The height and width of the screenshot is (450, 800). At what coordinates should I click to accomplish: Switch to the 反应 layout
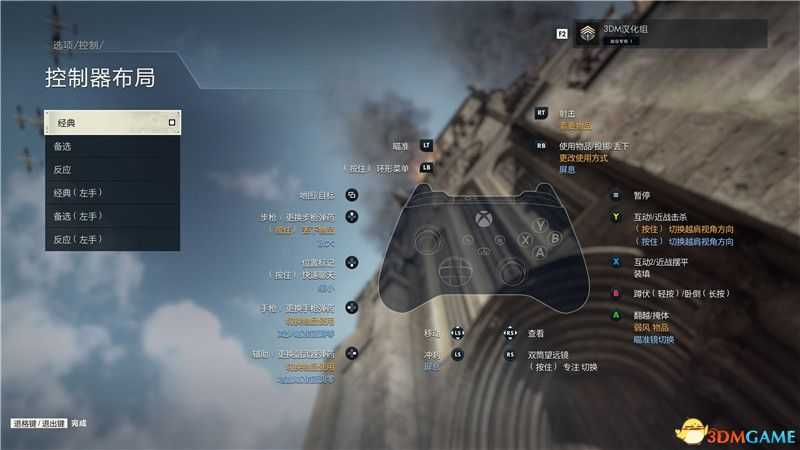click(x=112, y=169)
